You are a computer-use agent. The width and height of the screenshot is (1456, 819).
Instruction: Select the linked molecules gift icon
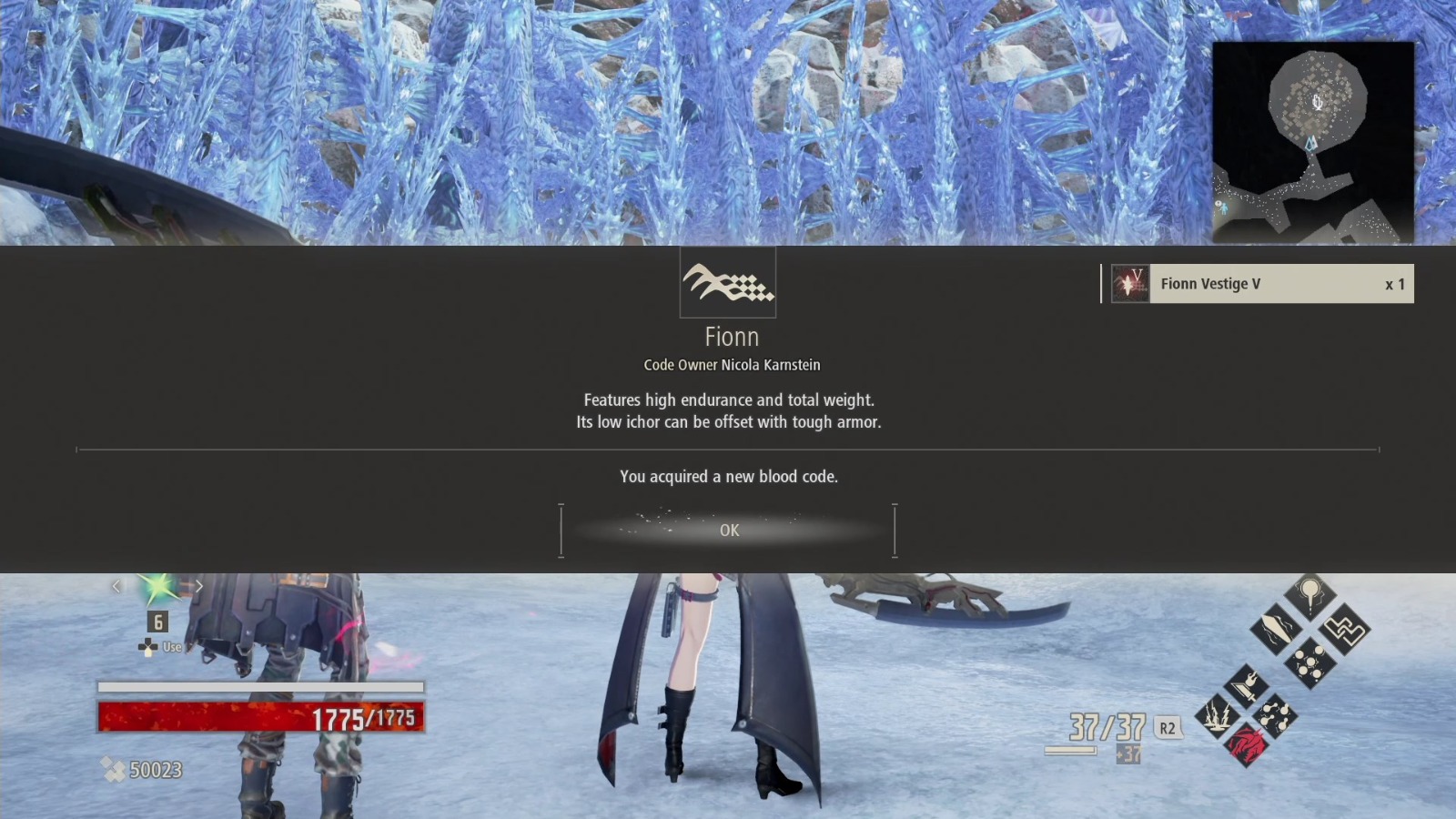tap(1275, 714)
